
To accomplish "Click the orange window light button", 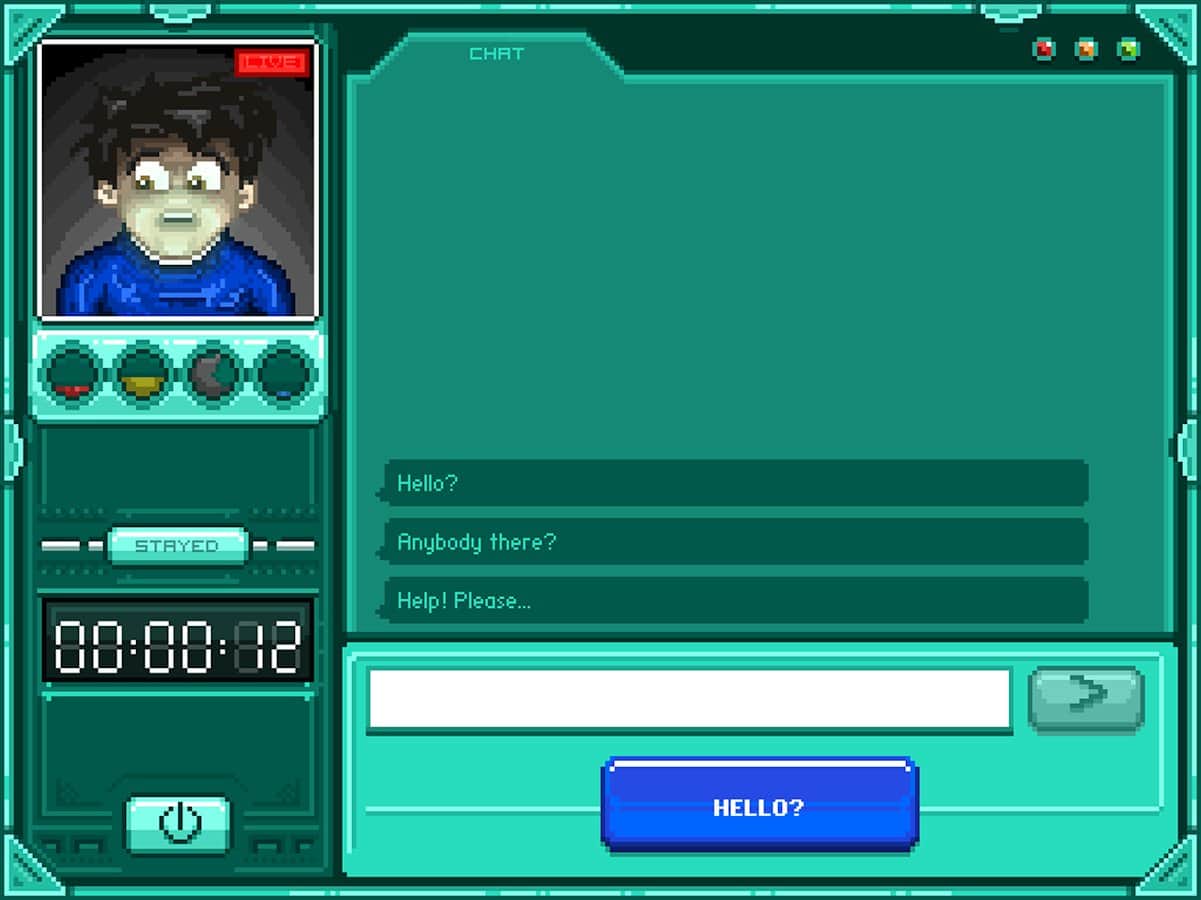I will tap(1086, 49).
